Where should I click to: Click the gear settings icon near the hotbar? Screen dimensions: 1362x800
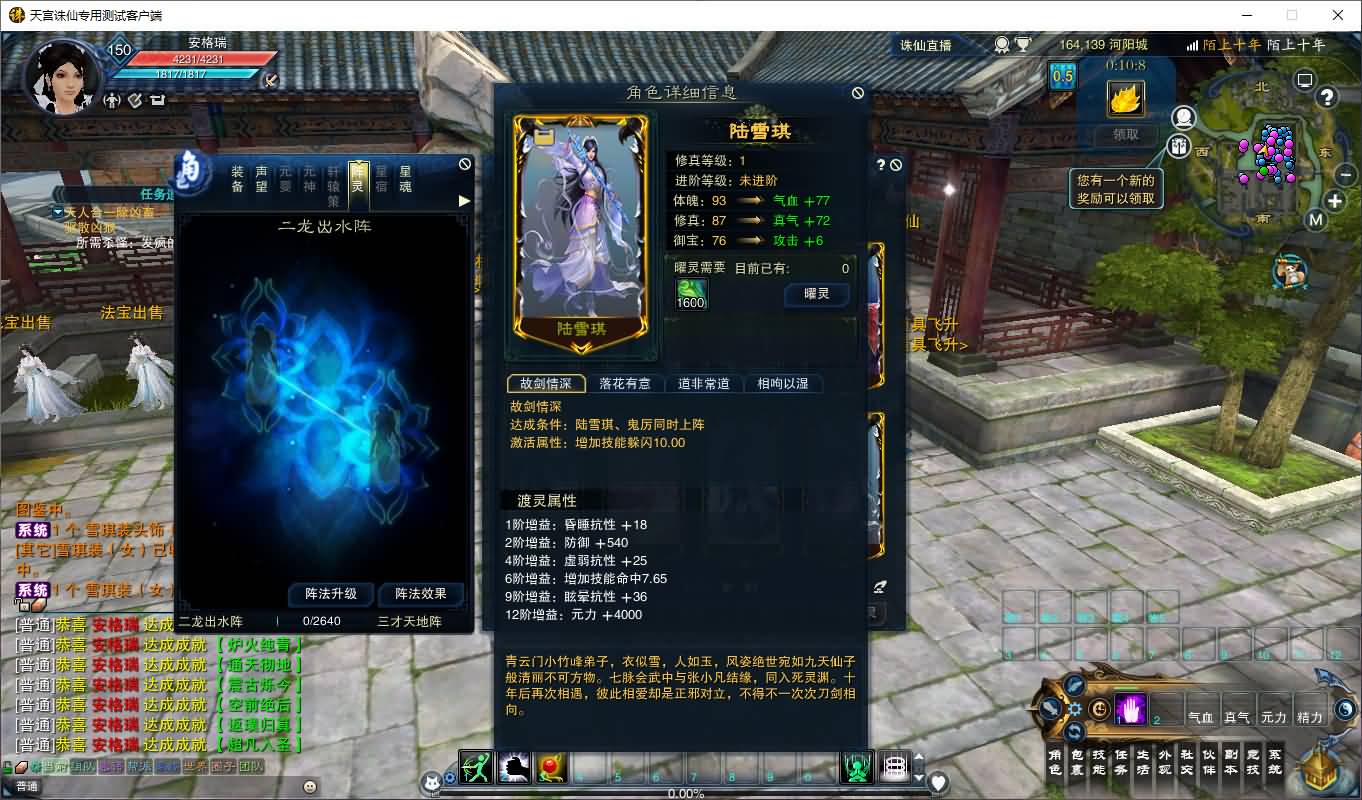tap(1075, 709)
